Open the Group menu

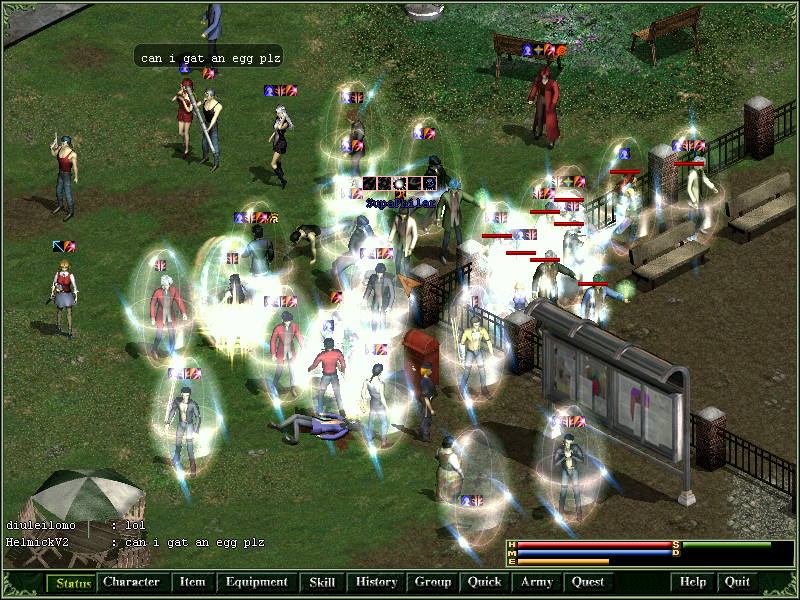tap(433, 582)
